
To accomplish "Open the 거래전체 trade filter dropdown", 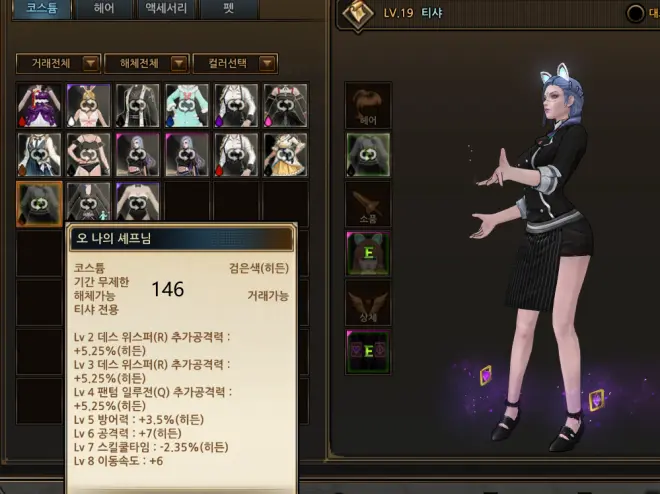I will tap(58, 63).
